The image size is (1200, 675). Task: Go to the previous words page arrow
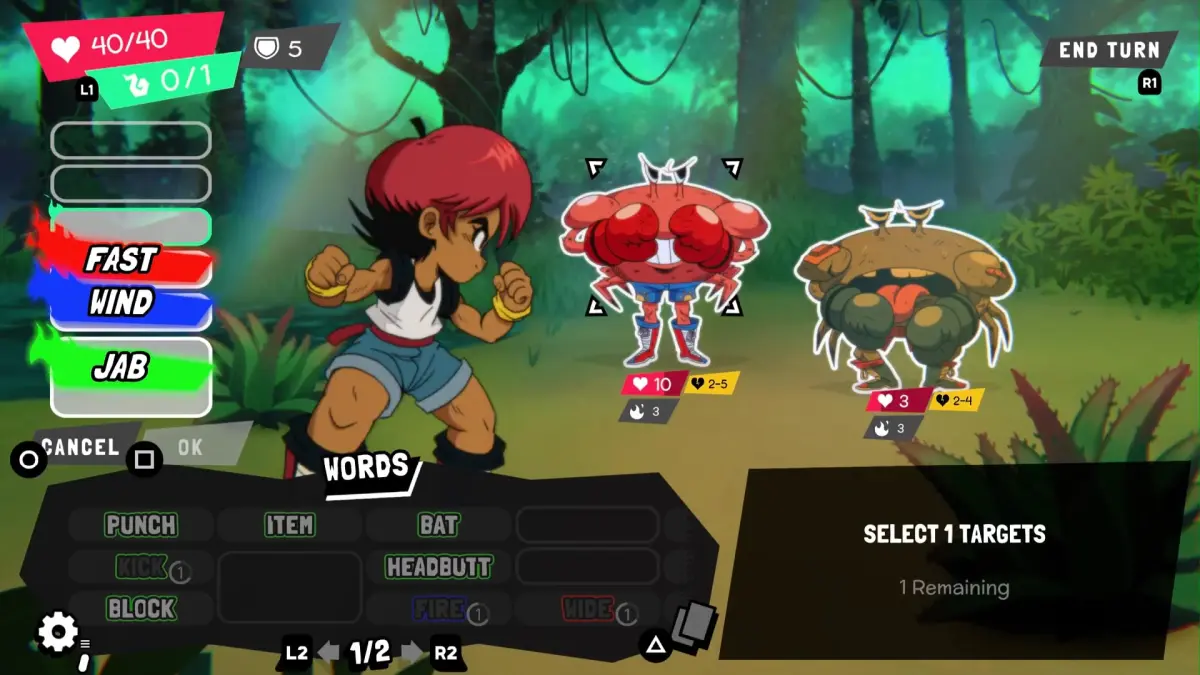click(328, 653)
